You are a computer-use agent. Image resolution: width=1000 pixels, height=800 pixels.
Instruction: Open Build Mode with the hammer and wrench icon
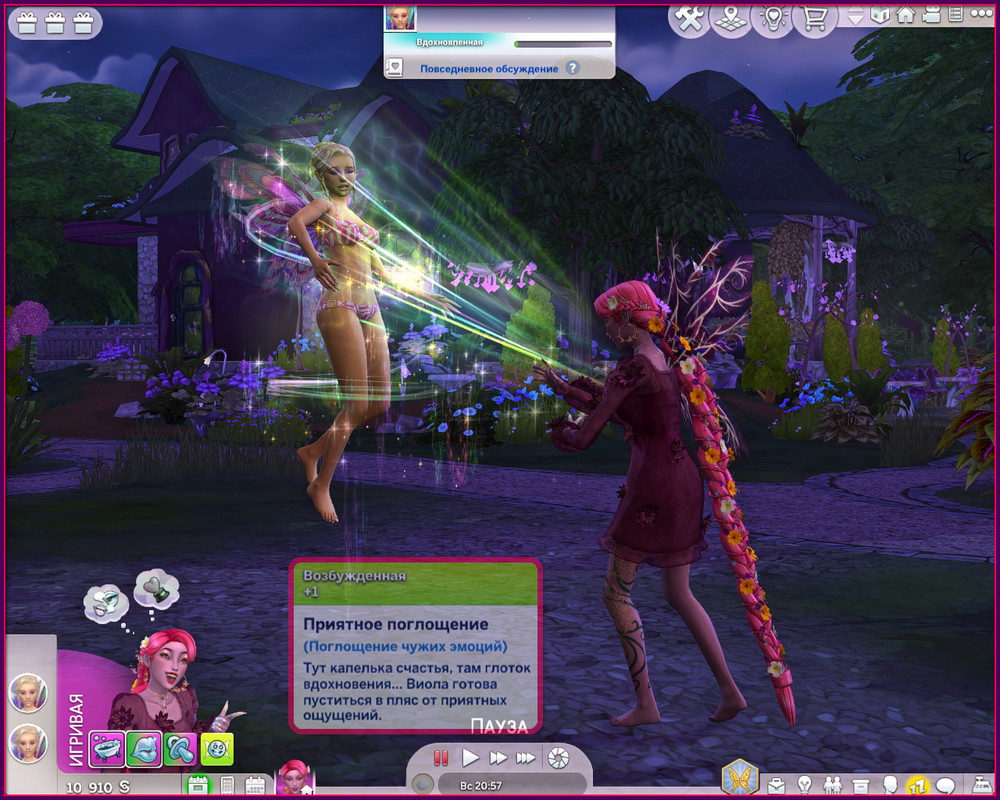click(689, 19)
